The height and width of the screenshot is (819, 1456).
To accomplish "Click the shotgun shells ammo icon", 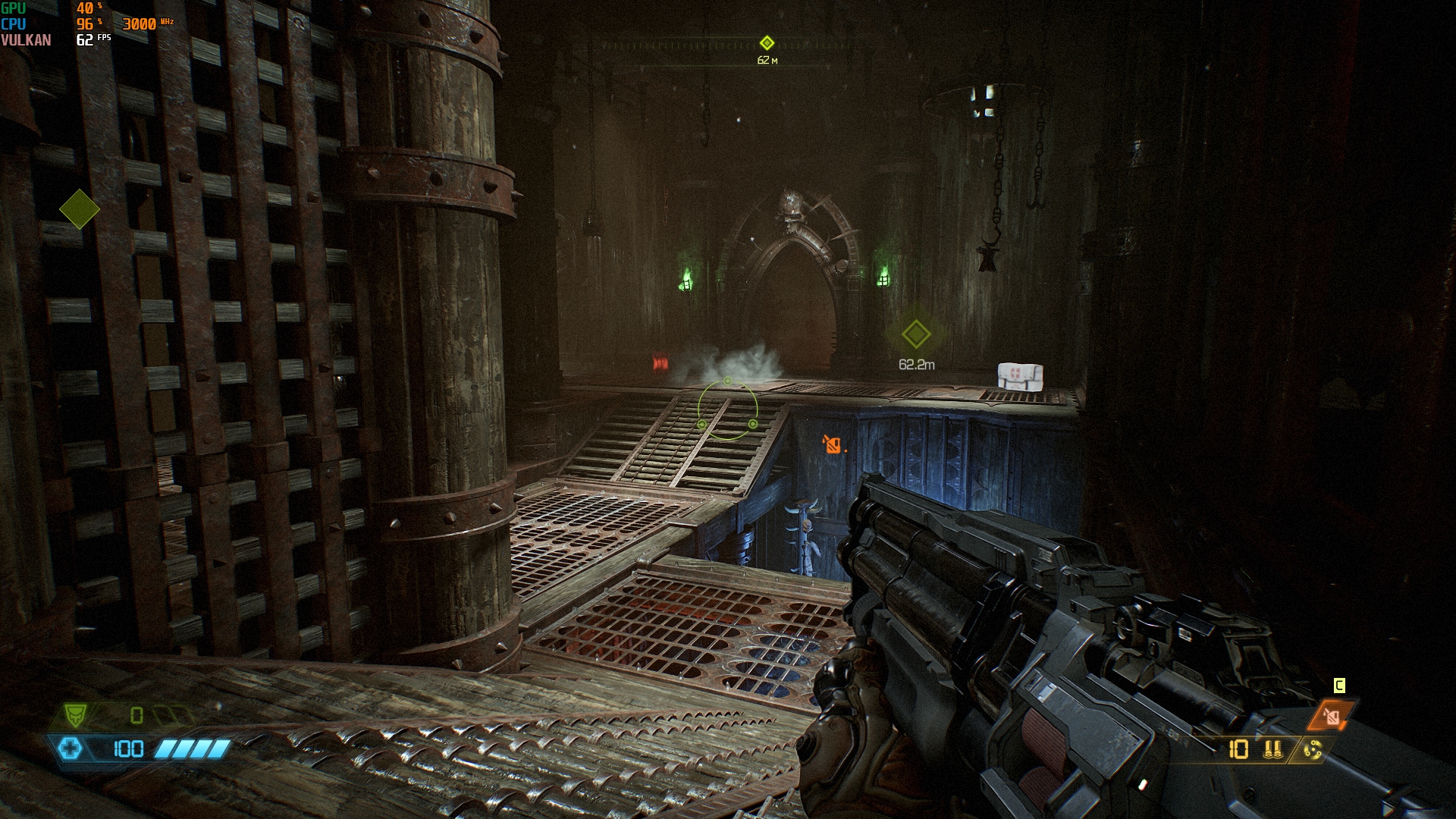I will click(1273, 750).
